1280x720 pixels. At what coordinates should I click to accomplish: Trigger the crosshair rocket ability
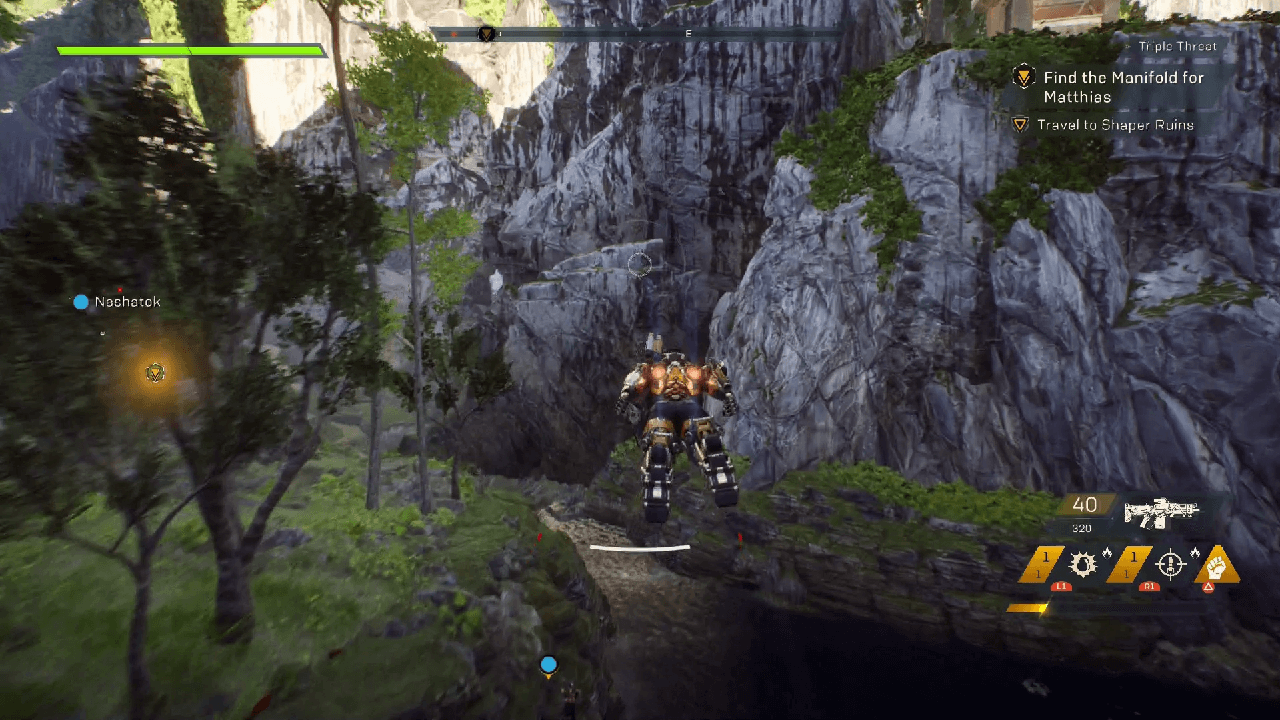click(x=1170, y=565)
